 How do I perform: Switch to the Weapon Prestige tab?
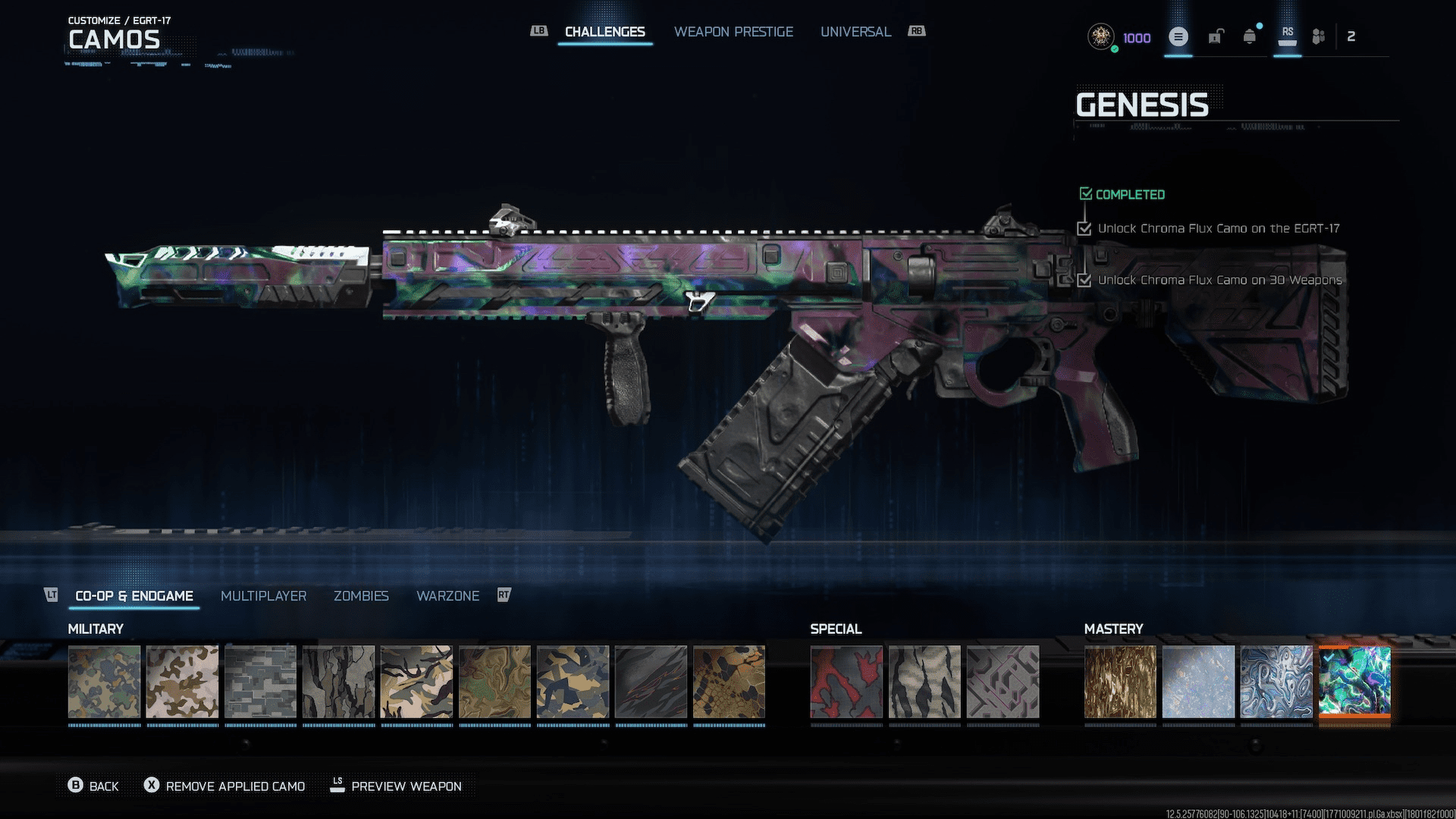pos(733,32)
